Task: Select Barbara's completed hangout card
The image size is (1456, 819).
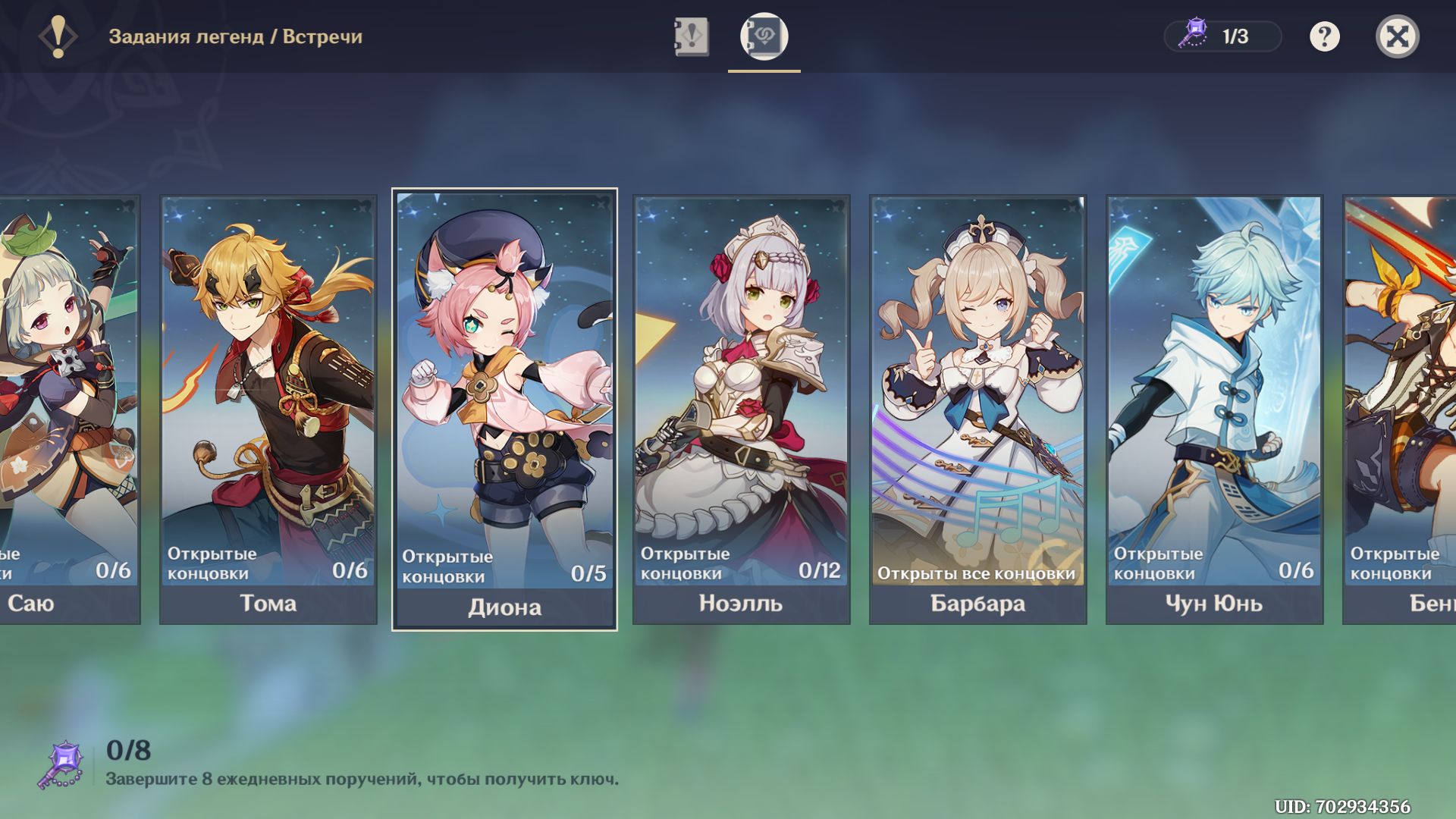Action: point(977,409)
